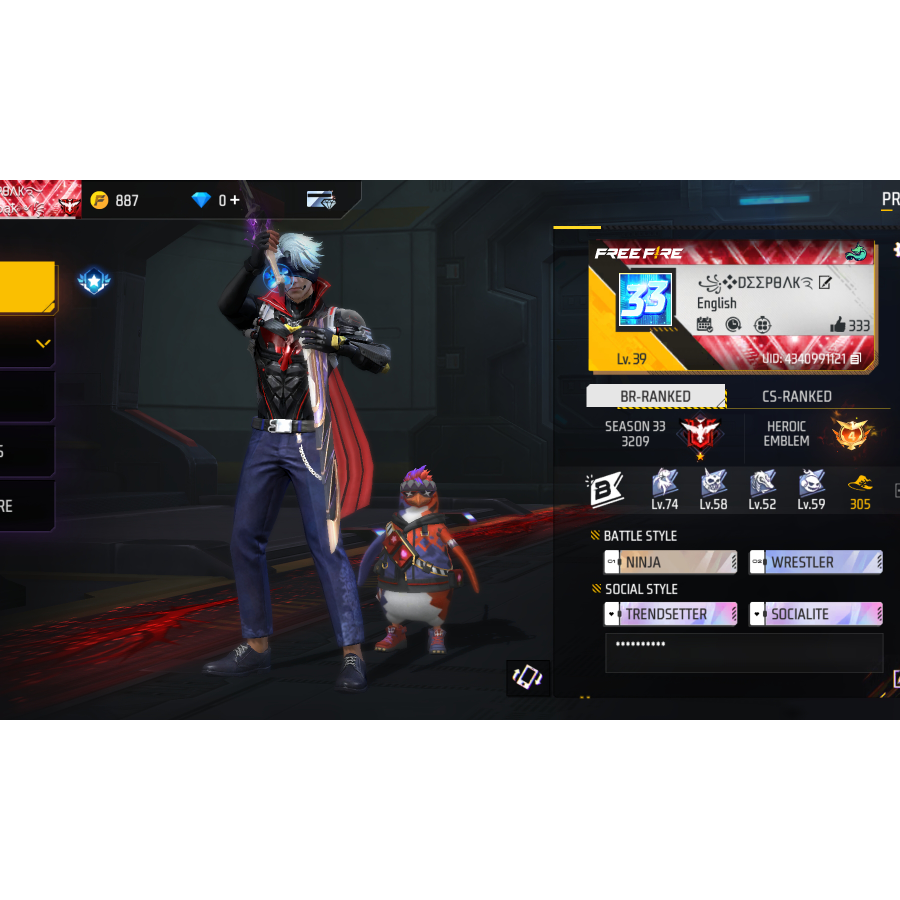Screen dimensions: 900x900
Task: Copy the UID using the copy icon
Action: tap(855, 358)
